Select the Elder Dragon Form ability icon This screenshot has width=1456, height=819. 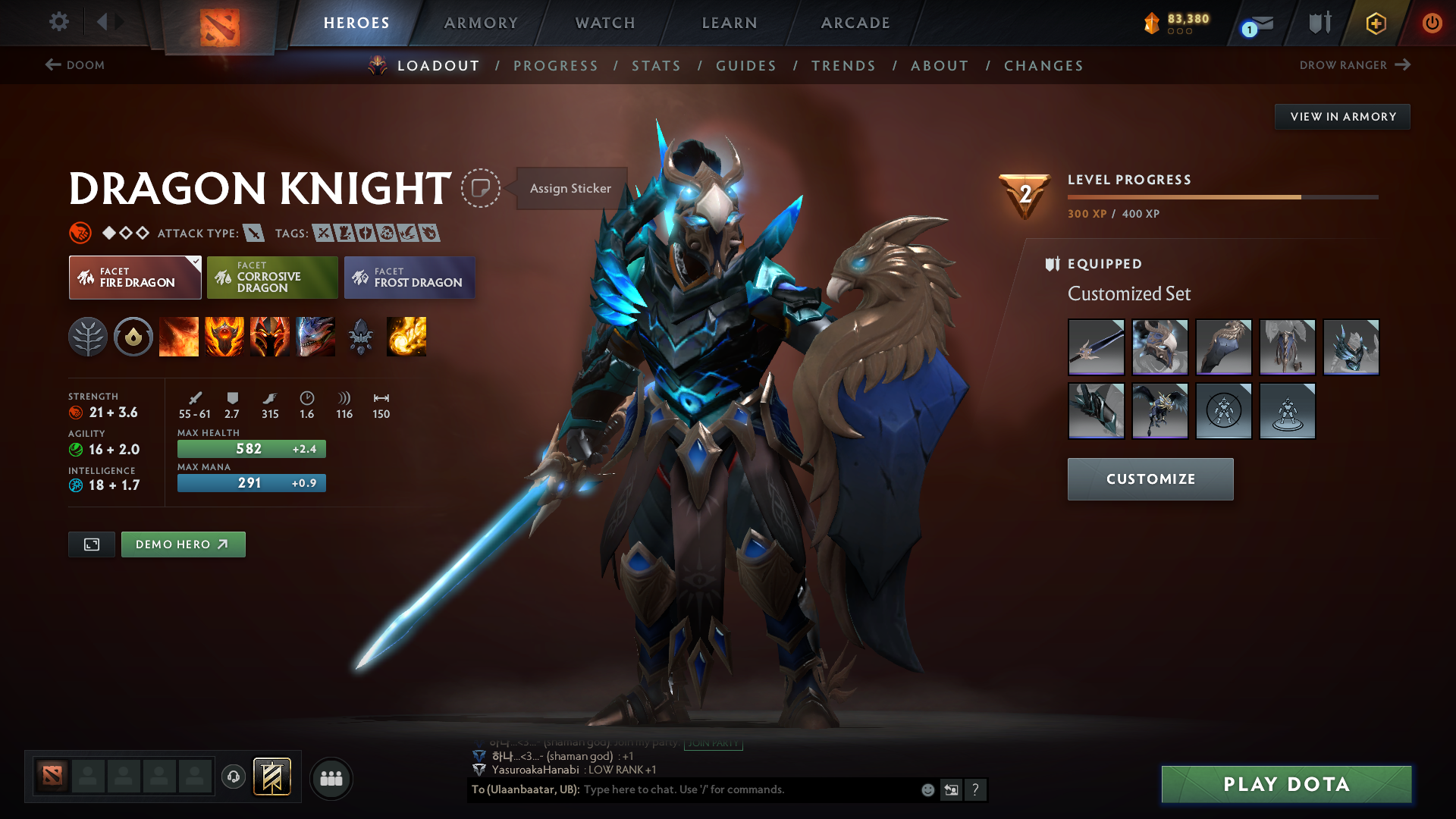pos(315,337)
